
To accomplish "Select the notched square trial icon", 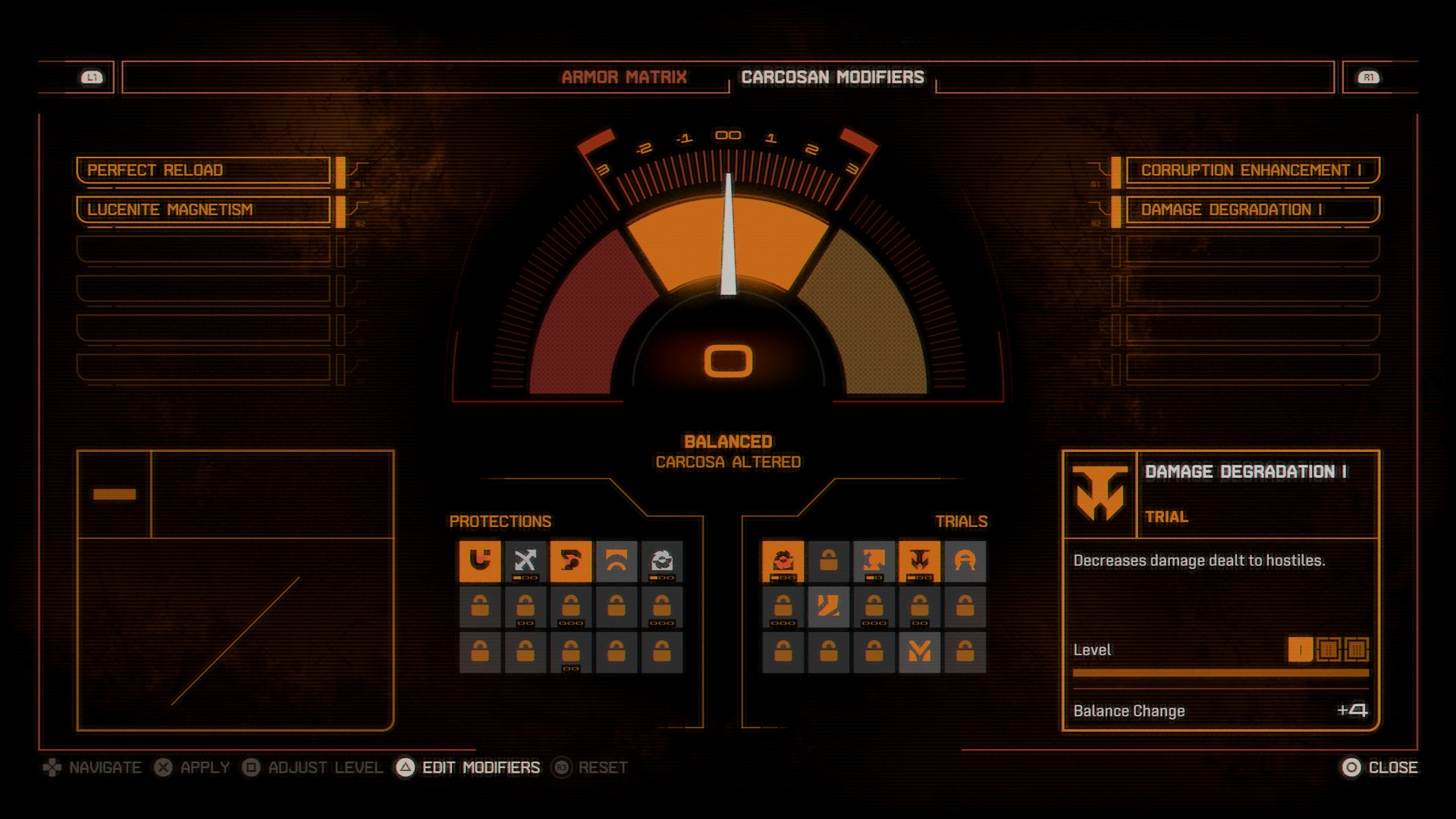I will [x=874, y=561].
